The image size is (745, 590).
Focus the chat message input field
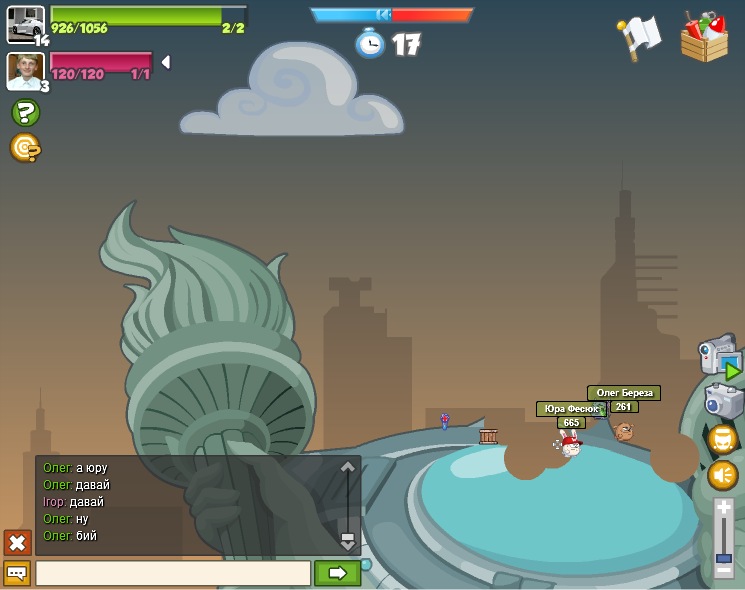tap(173, 573)
